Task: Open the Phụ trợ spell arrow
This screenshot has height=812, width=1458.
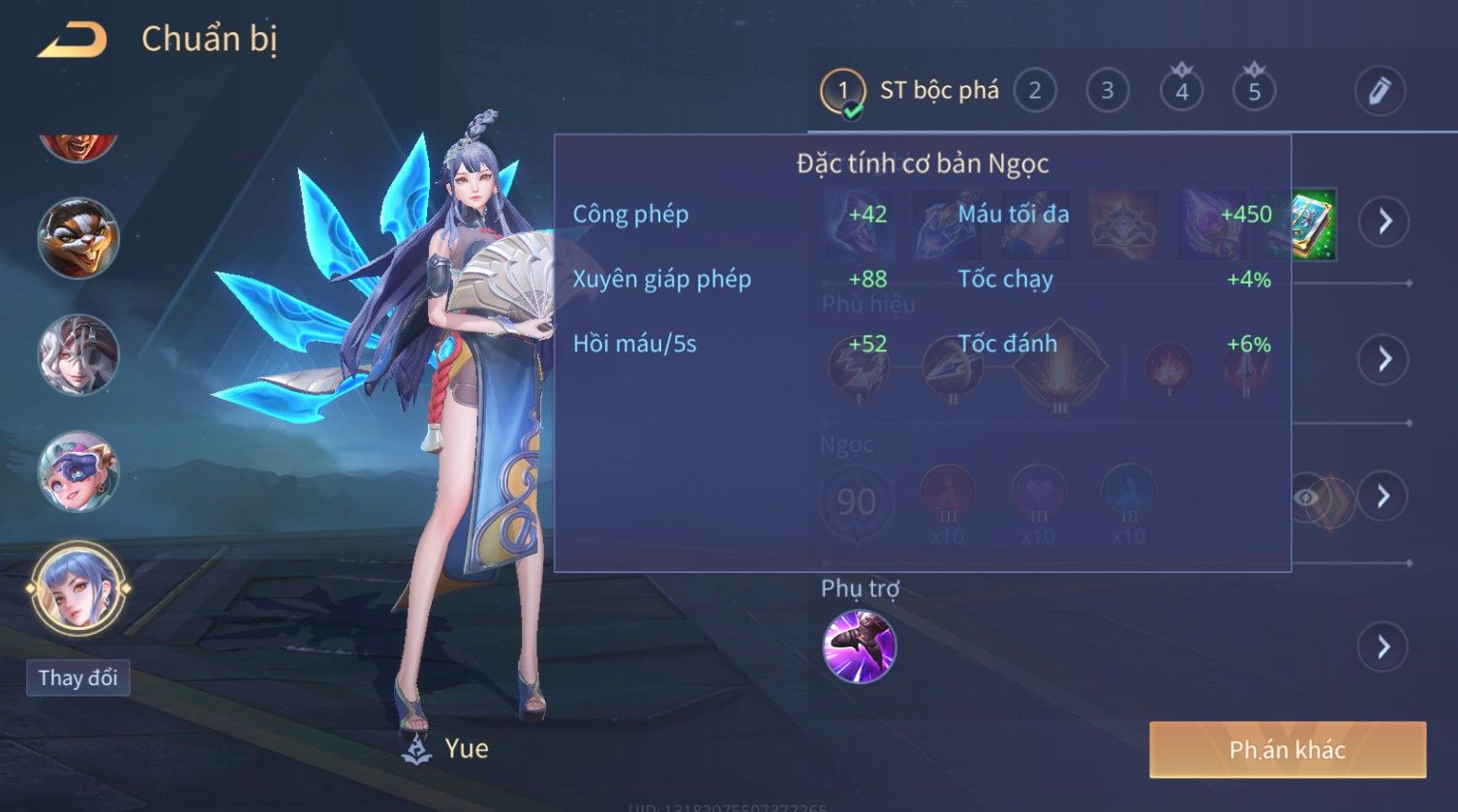Action: (x=1384, y=647)
